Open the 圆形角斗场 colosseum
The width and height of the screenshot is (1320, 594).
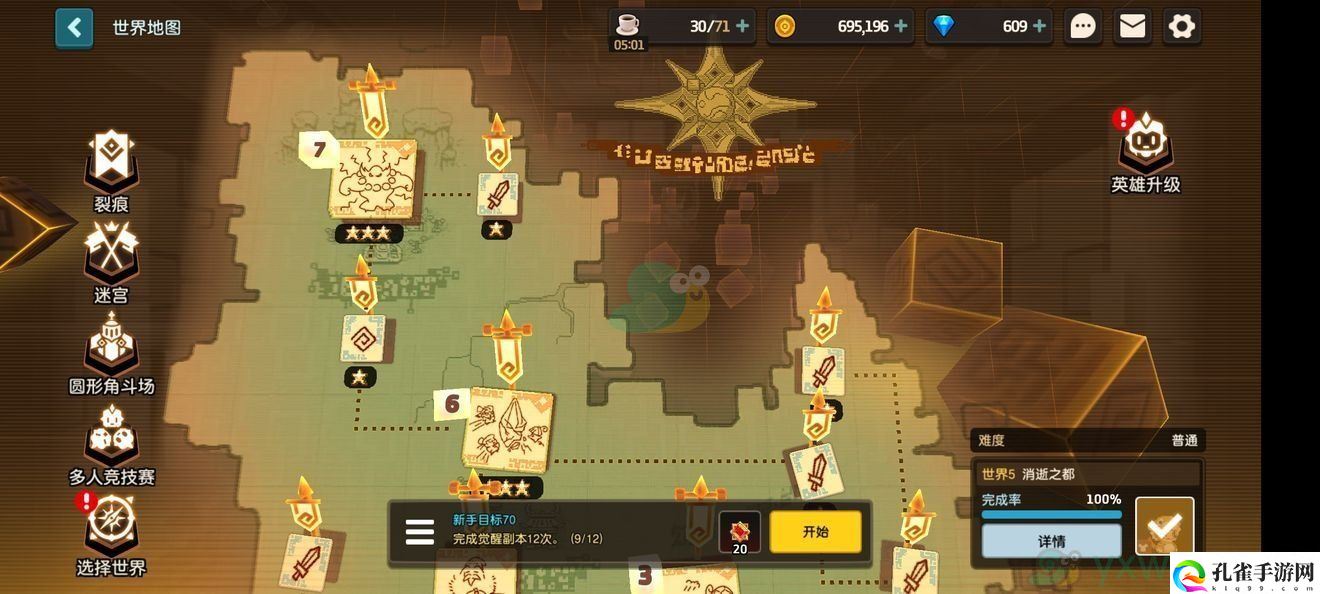tap(111, 351)
